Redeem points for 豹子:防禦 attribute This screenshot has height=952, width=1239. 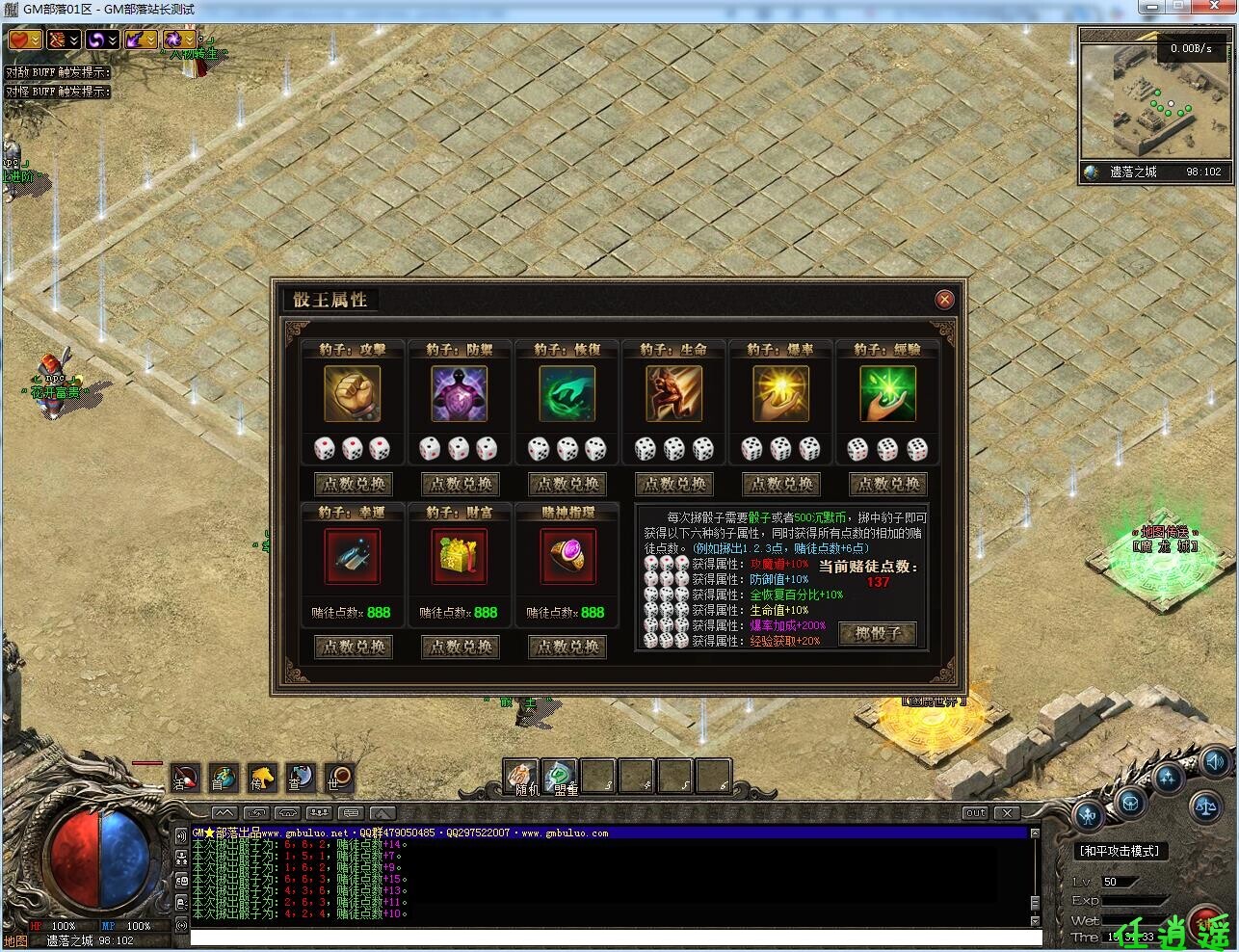[460, 484]
